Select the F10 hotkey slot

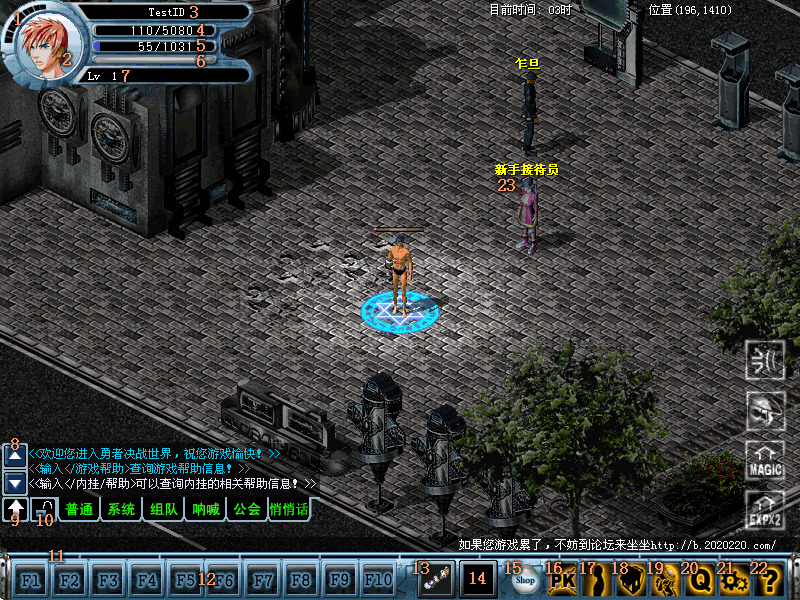[x=379, y=580]
